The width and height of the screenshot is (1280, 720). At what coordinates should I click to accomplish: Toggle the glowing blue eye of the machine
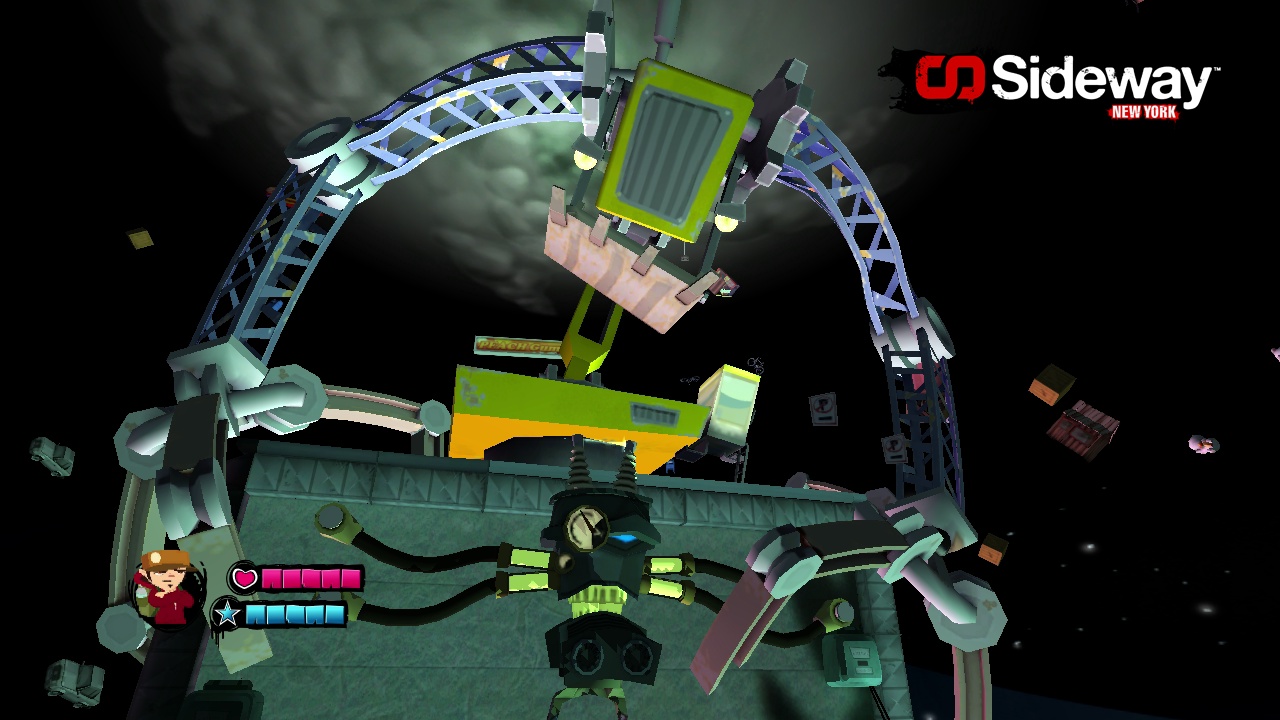pos(625,537)
